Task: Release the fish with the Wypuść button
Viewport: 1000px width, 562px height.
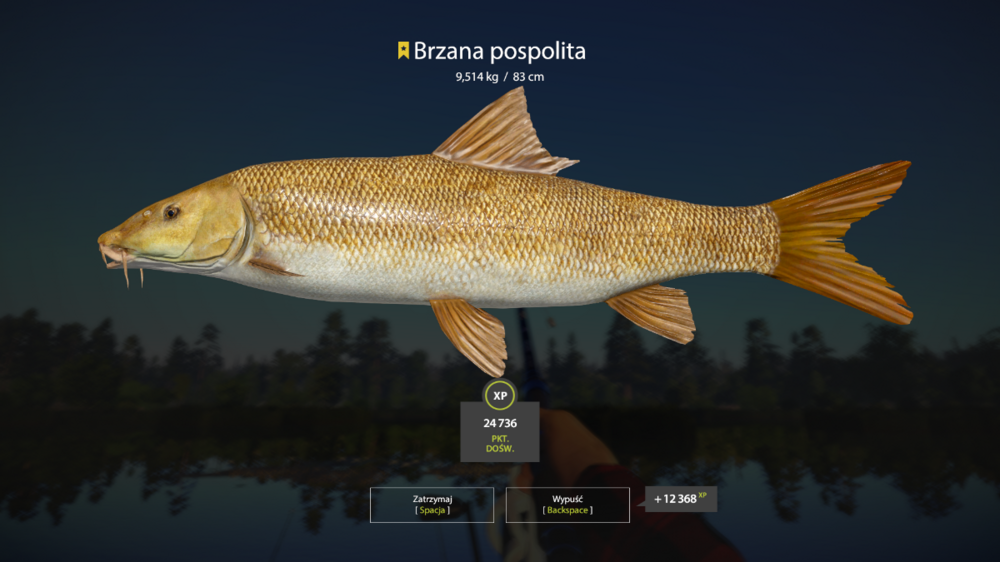Action: pos(567,504)
